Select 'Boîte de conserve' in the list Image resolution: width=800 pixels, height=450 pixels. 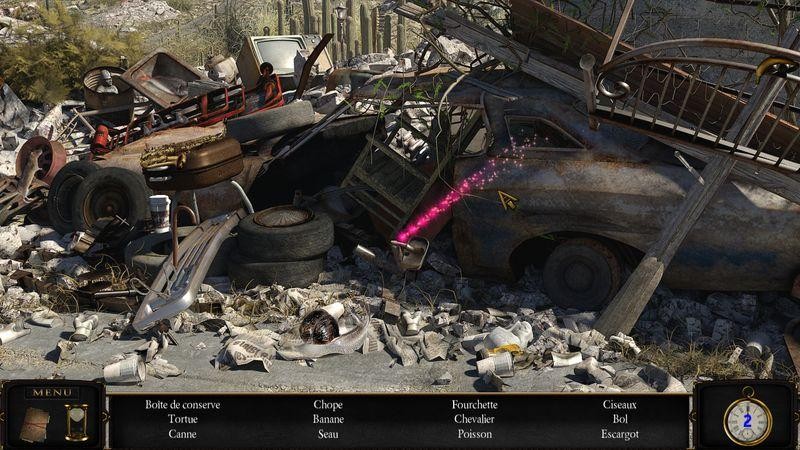182,405
